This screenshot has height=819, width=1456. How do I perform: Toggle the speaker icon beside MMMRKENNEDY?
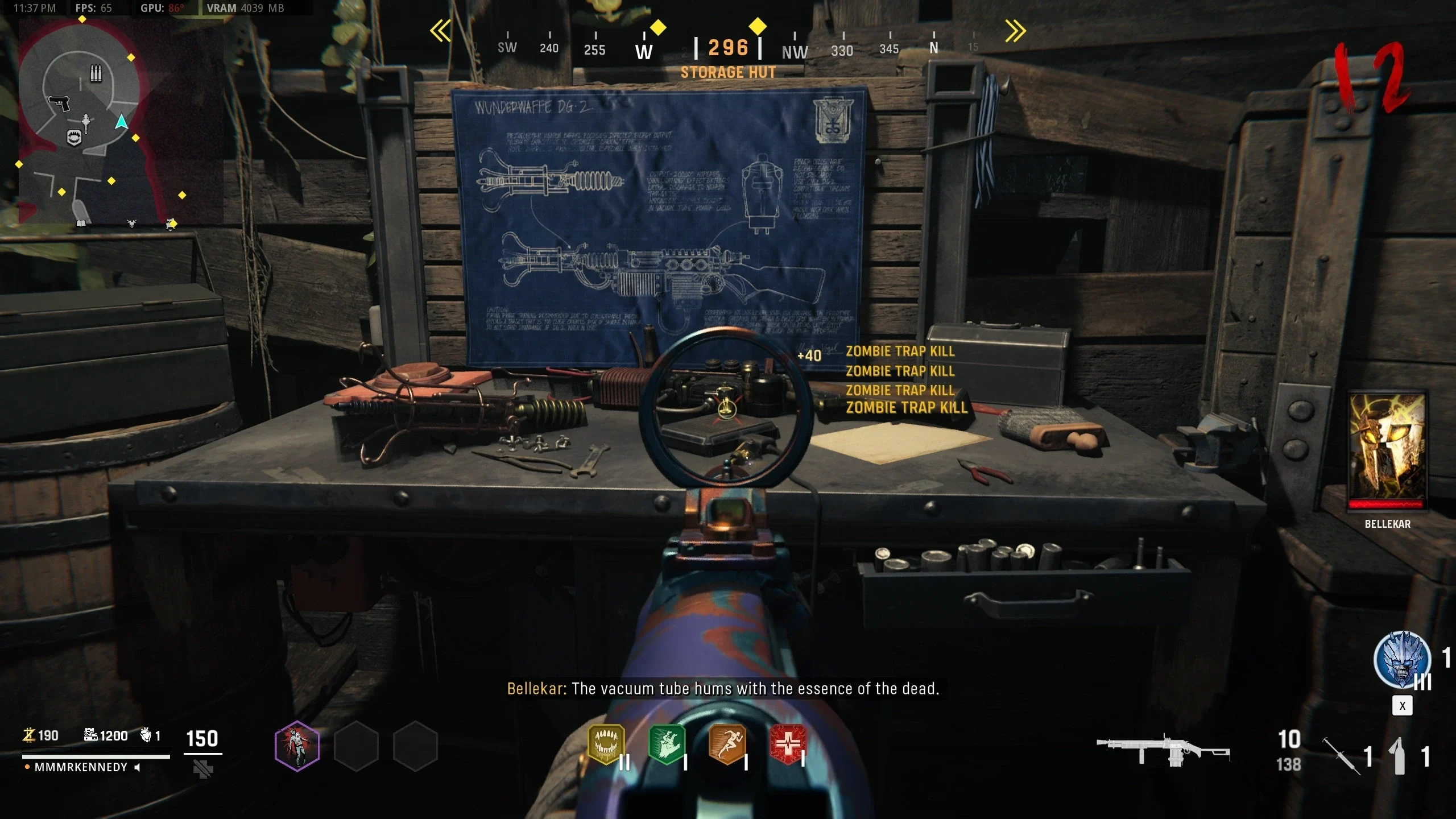tap(137, 767)
